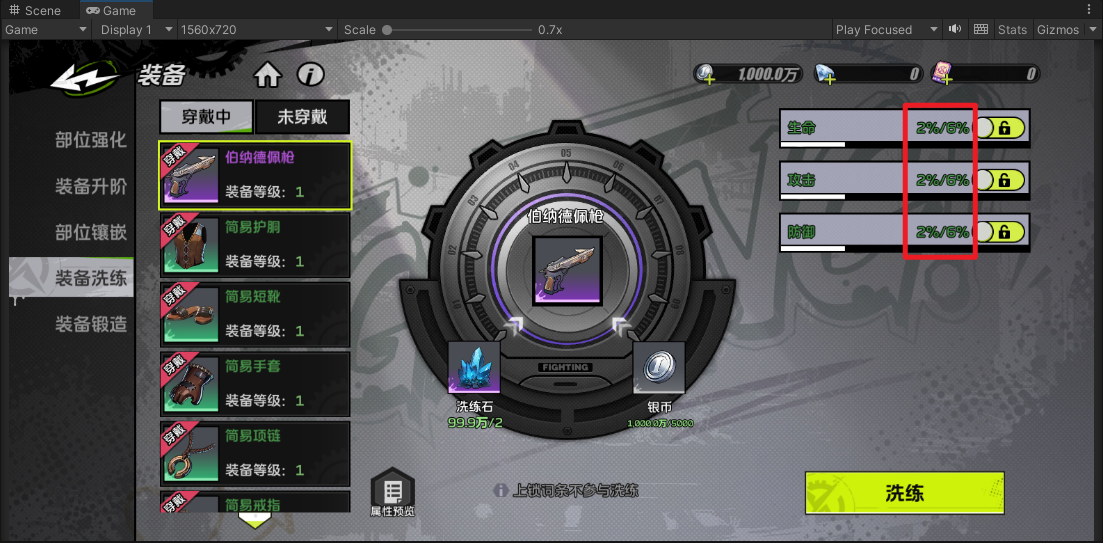Select the 穿戴中 equipped tab
The width and height of the screenshot is (1103, 543).
tap(206, 117)
